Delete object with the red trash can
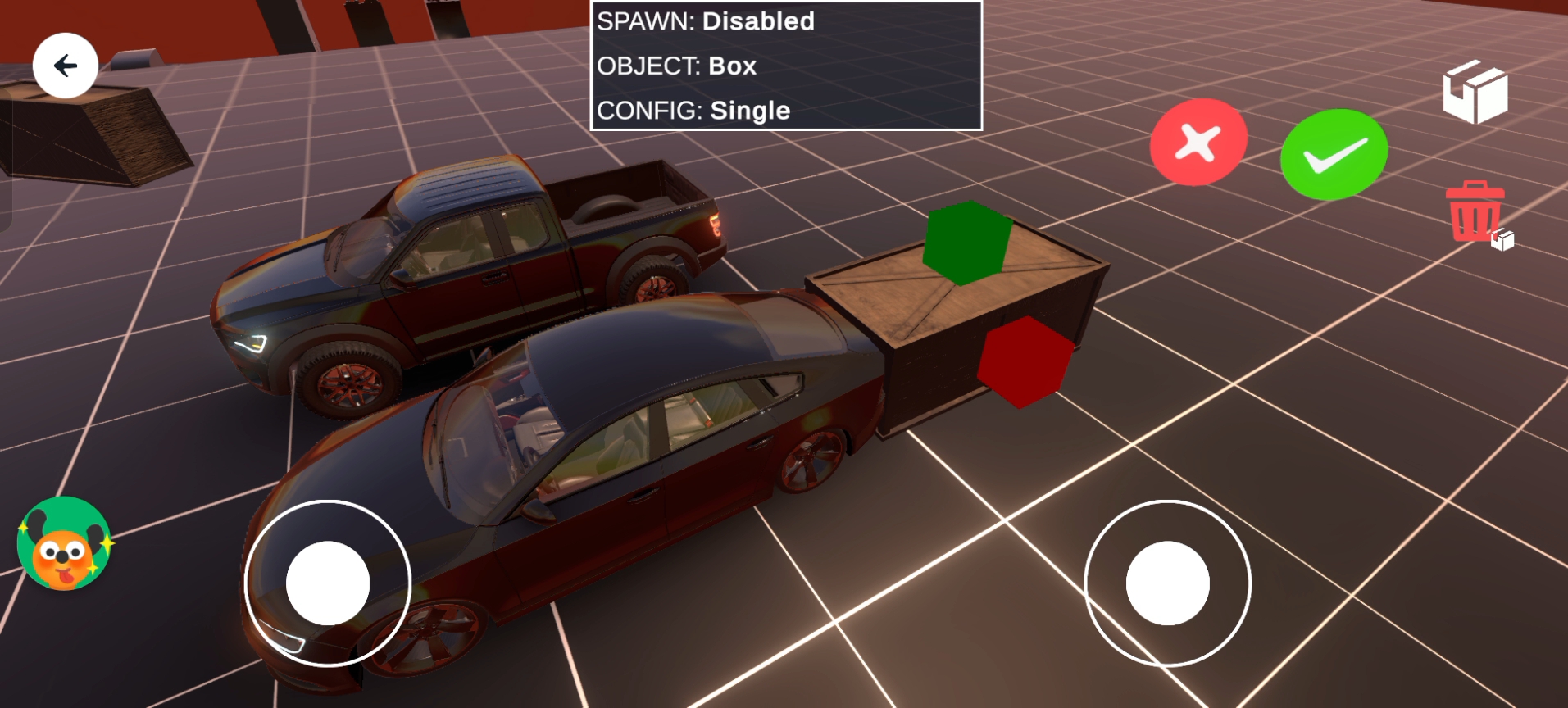 [1475, 211]
